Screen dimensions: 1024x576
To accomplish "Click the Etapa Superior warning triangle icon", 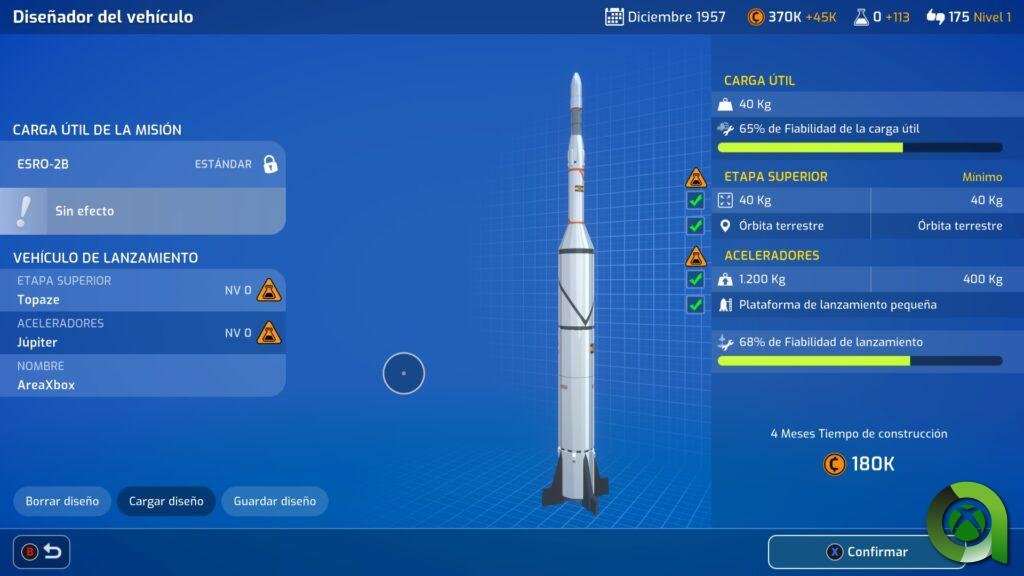I will (x=696, y=178).
